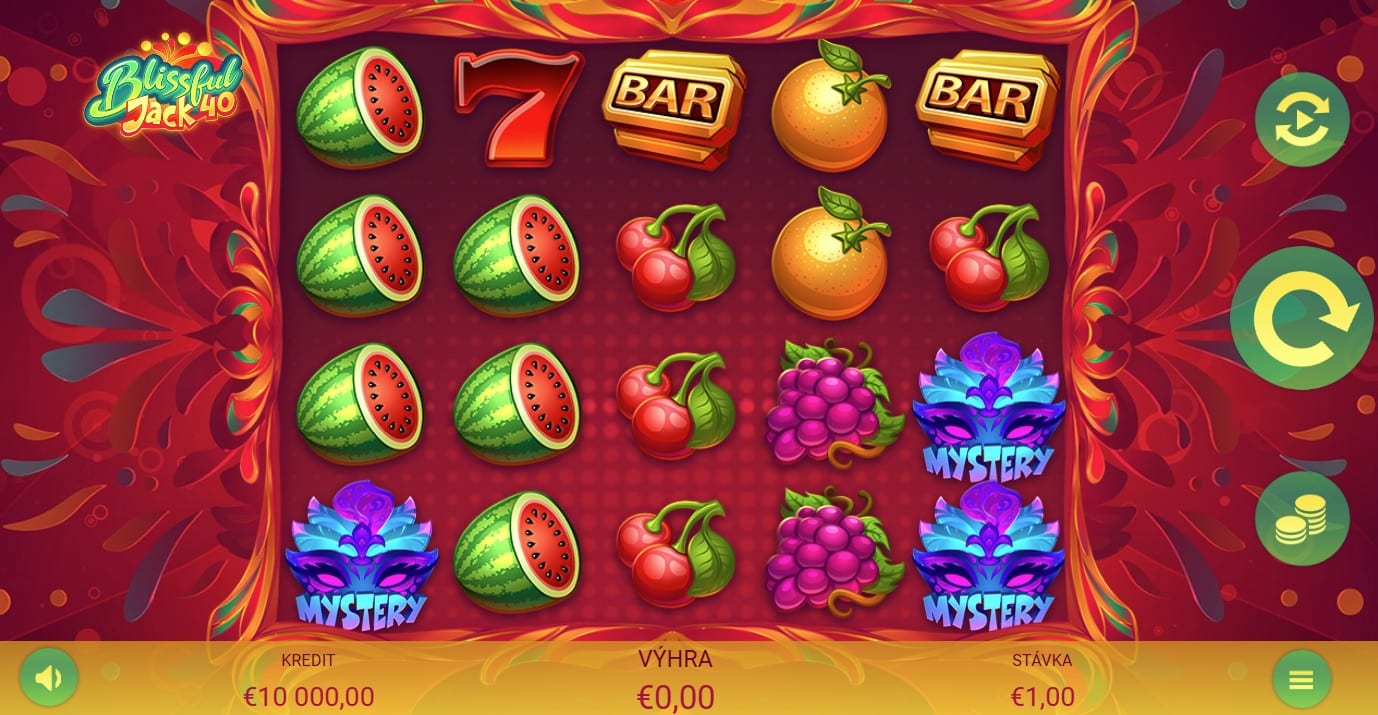This screenshot has width=1378, height=715.
Task: Open the hamburger menu
Action: click(x=1301, y=680)
